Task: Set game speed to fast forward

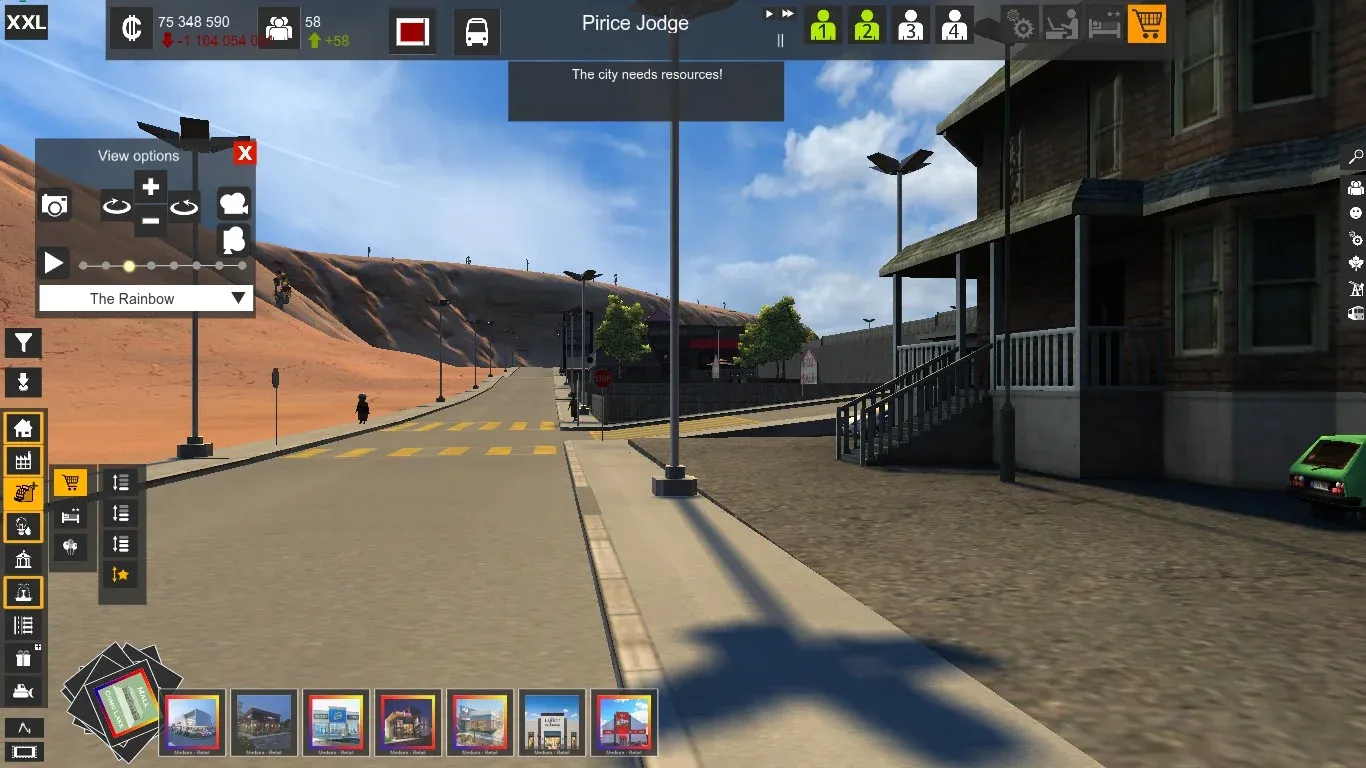Action: [x=788, y=14]
